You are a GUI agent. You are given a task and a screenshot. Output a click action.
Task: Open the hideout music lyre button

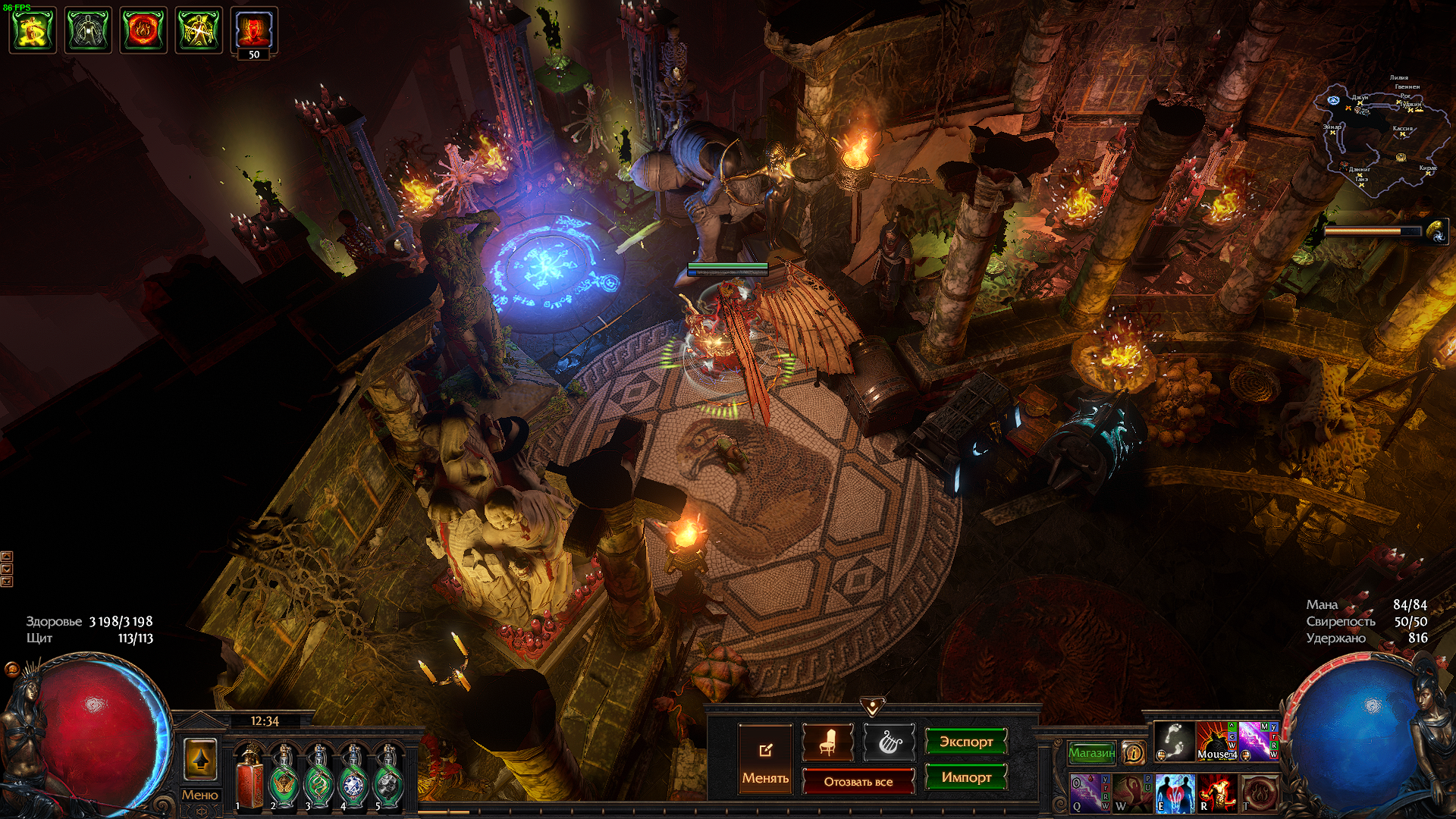point(889,742)
